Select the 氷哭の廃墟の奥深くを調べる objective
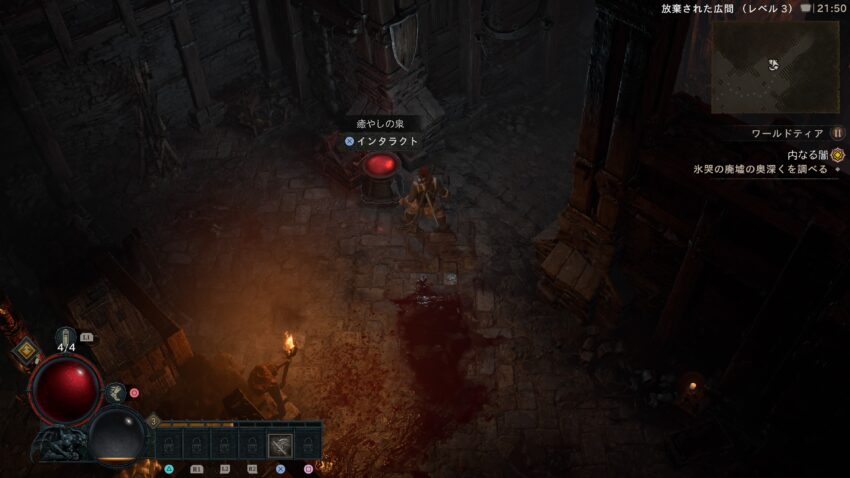Viewport: 850px width, 478px height. tap(760, 170)
